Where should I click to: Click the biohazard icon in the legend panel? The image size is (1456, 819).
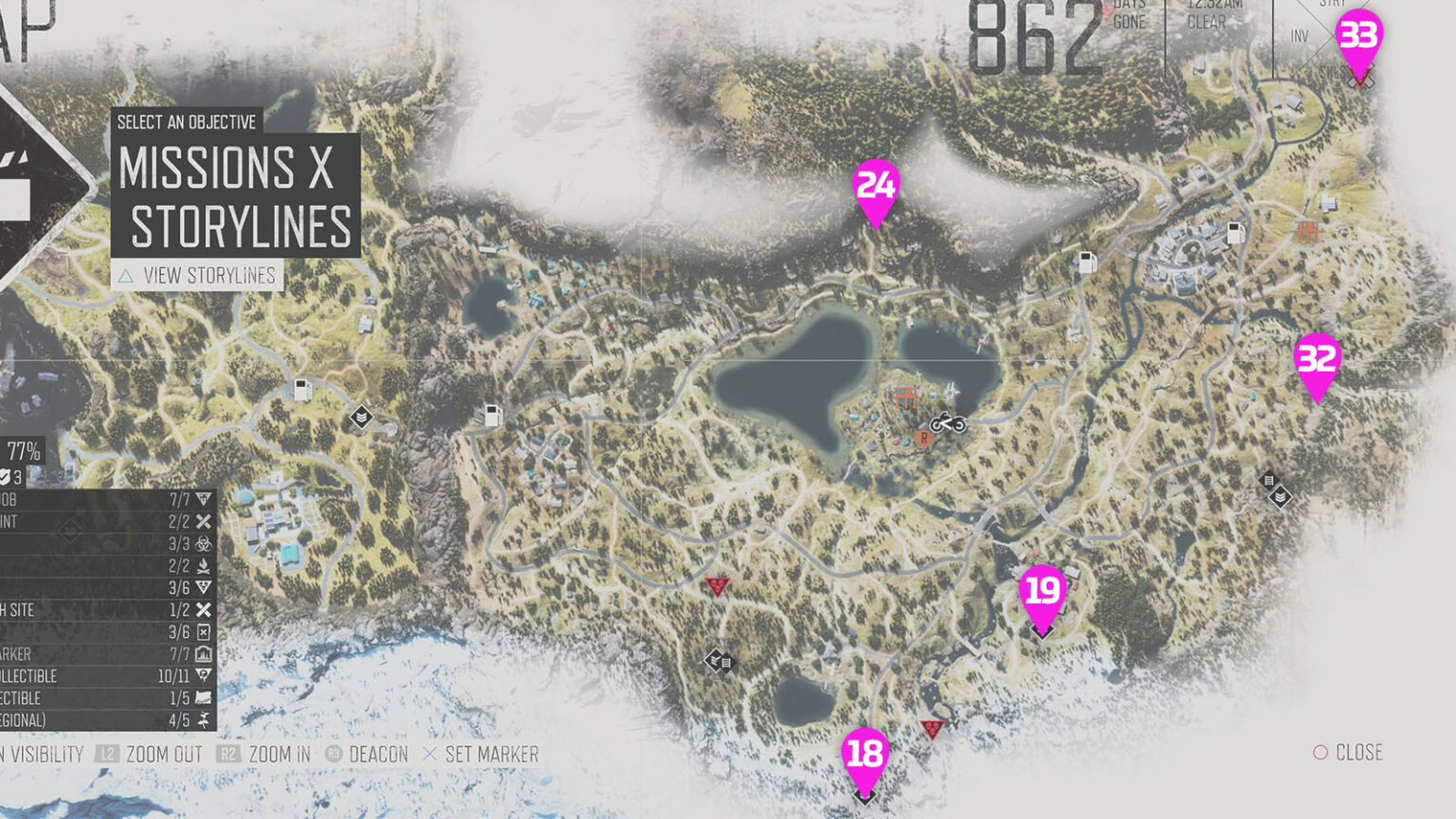point(204,543)
